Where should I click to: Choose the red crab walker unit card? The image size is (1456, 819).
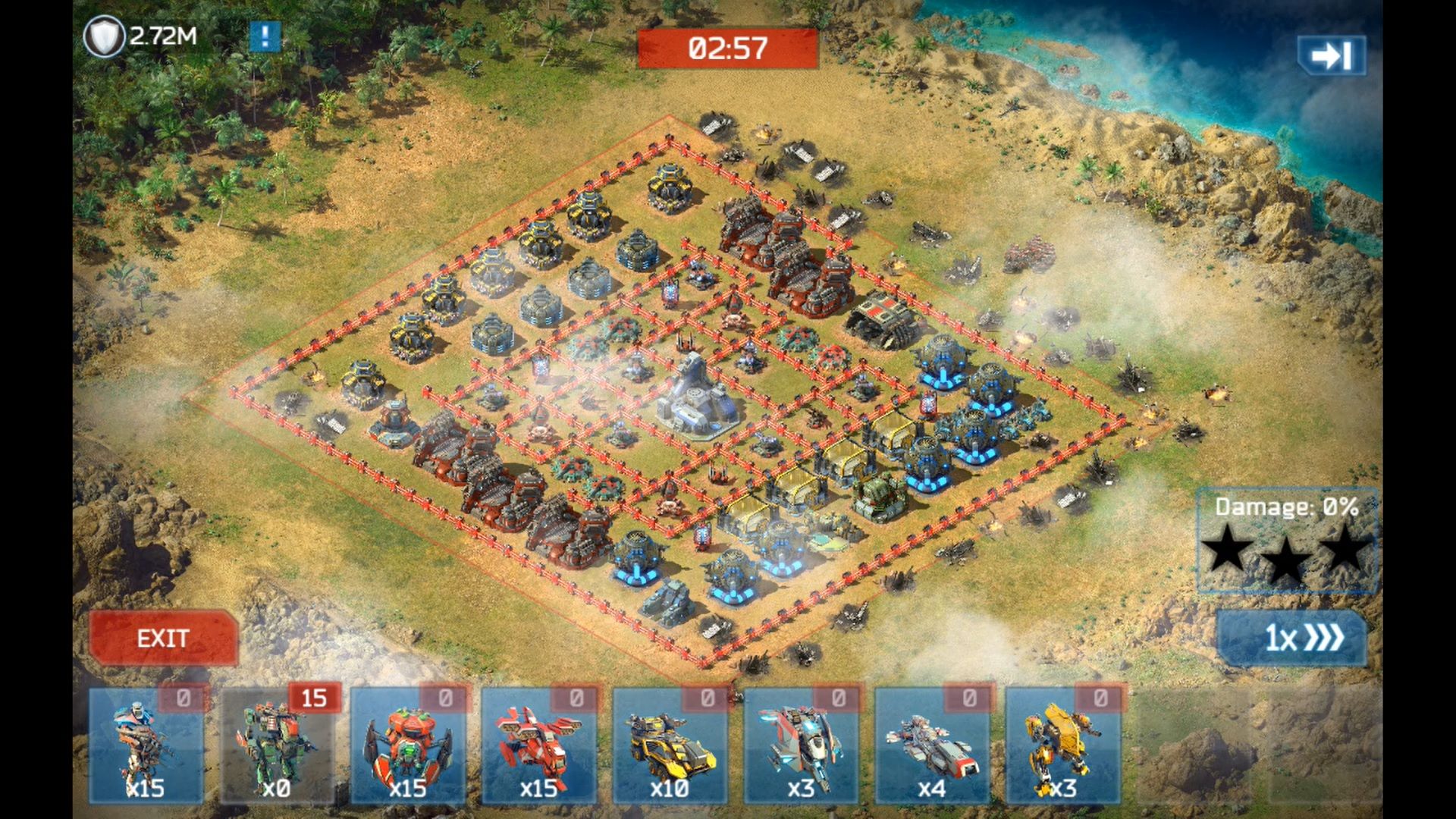coord(408,745)
